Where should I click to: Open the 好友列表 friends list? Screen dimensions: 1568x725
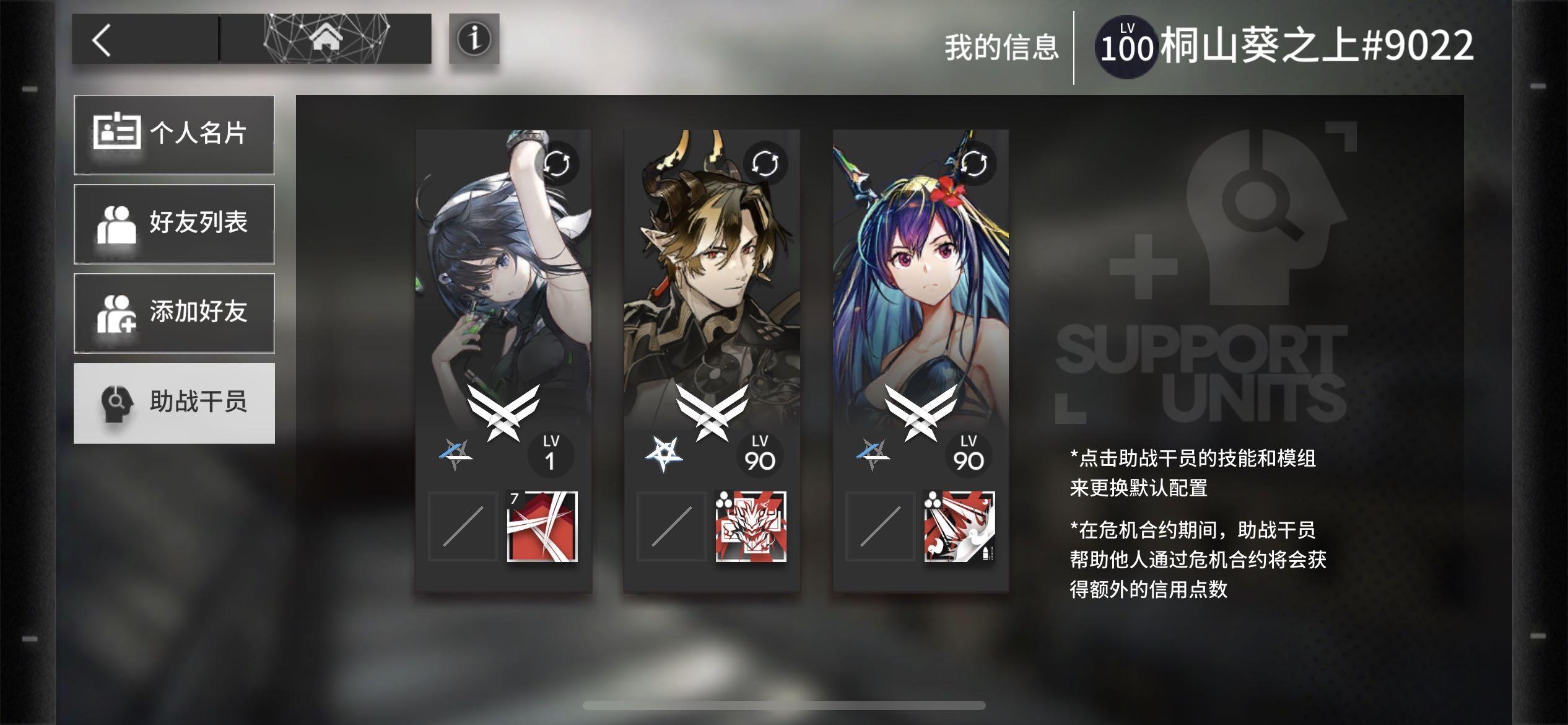coord(174,223)
